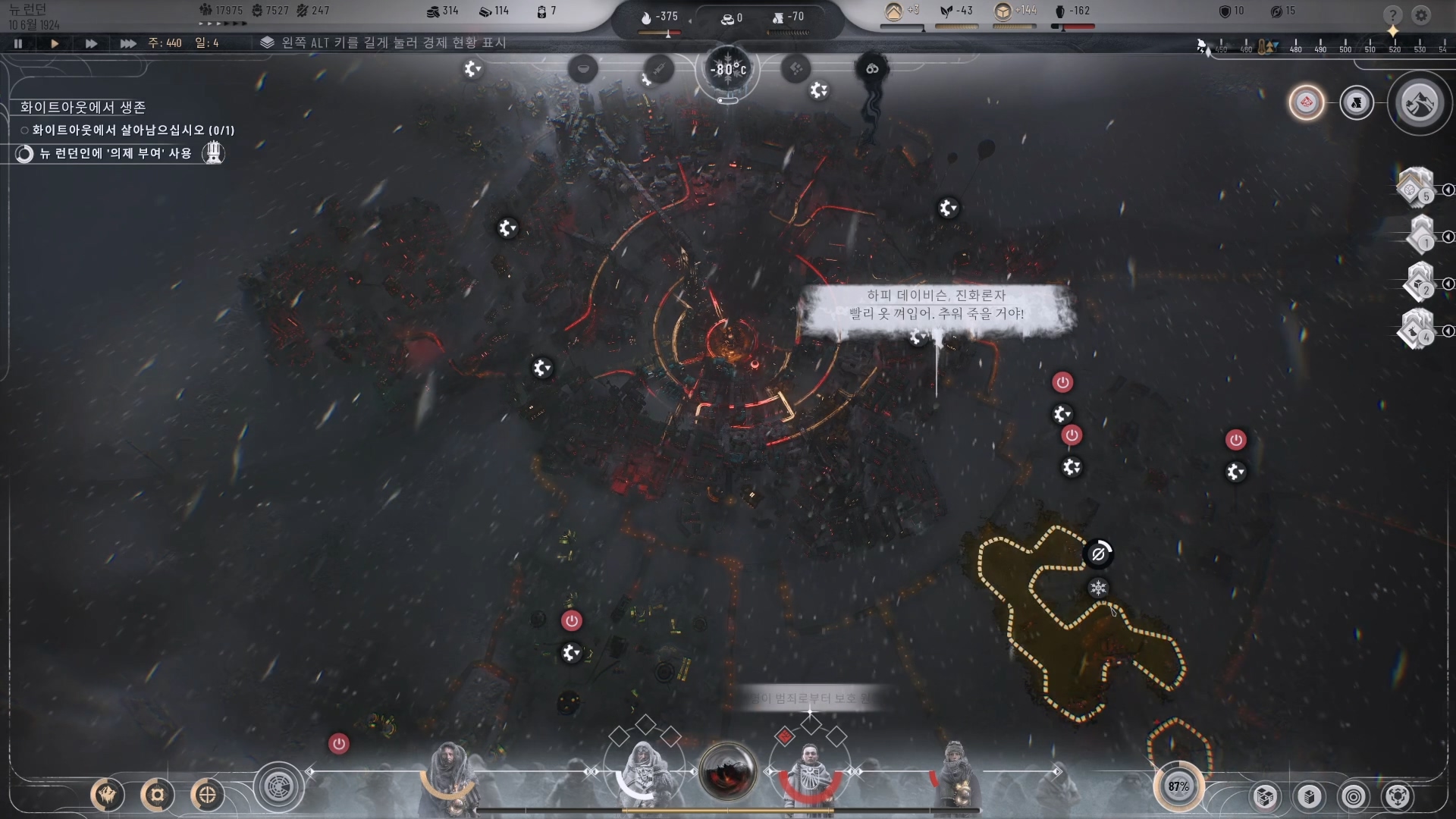Select the hexagon arrows icon at bottom right
This screenshot has height=819, width=1456.
[x=1398, y=796]
